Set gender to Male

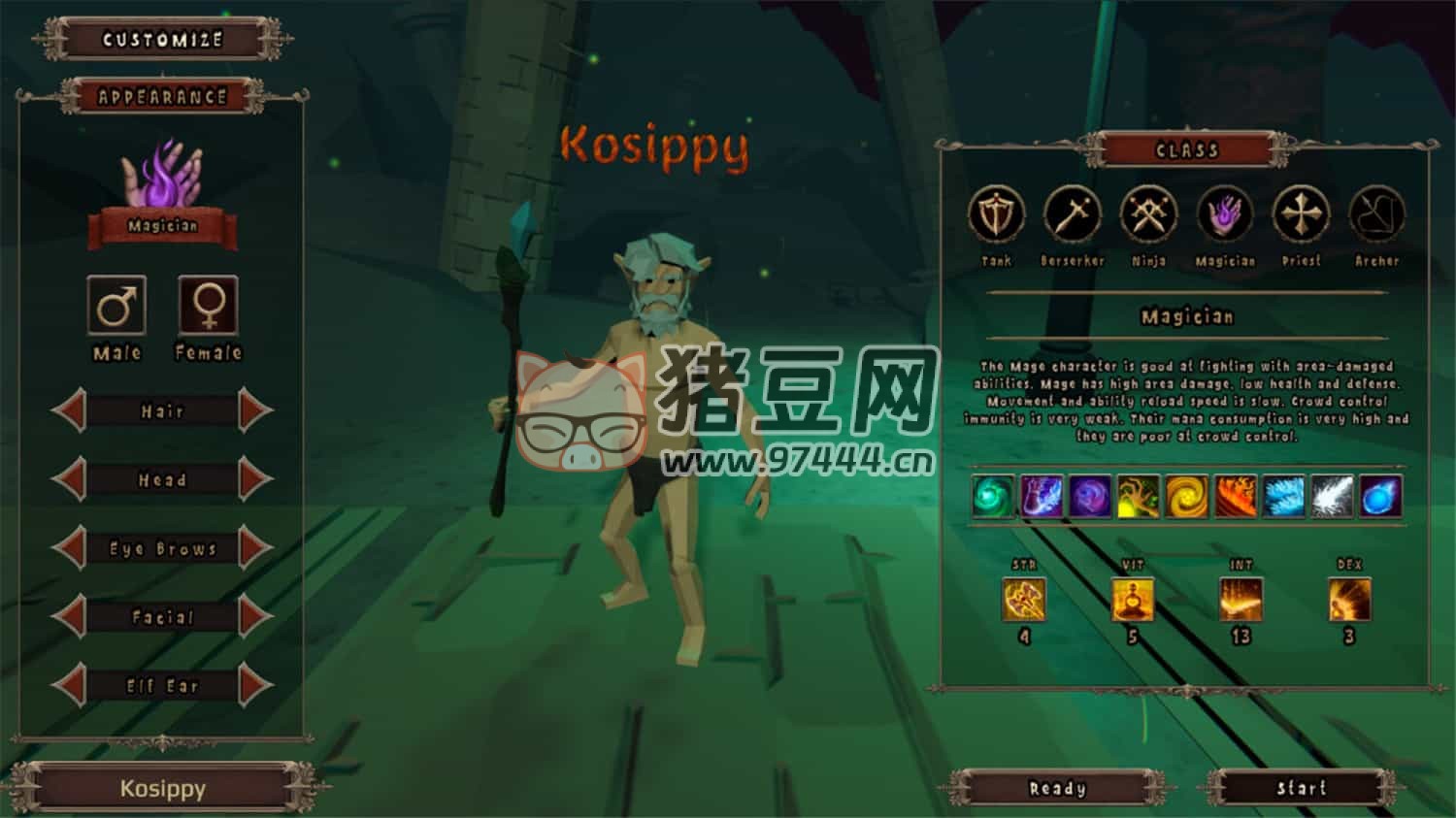tap(116, 306)
